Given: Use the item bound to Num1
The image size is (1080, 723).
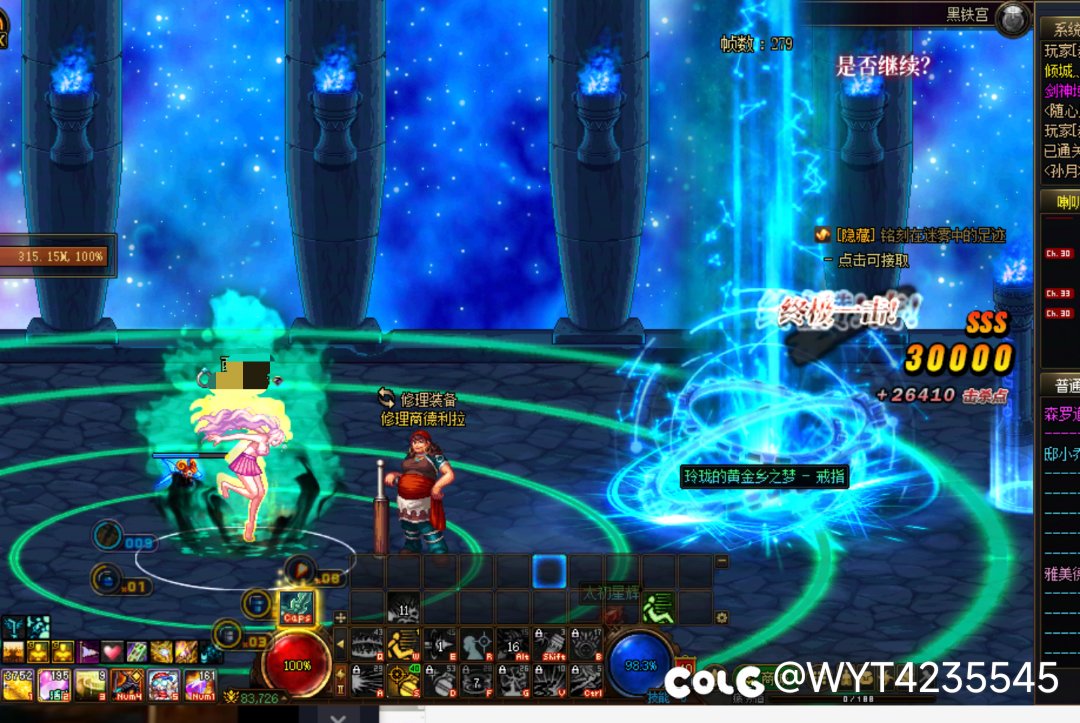Looking at the screenshot, I should pyautogui.click(x=199, y=685).
